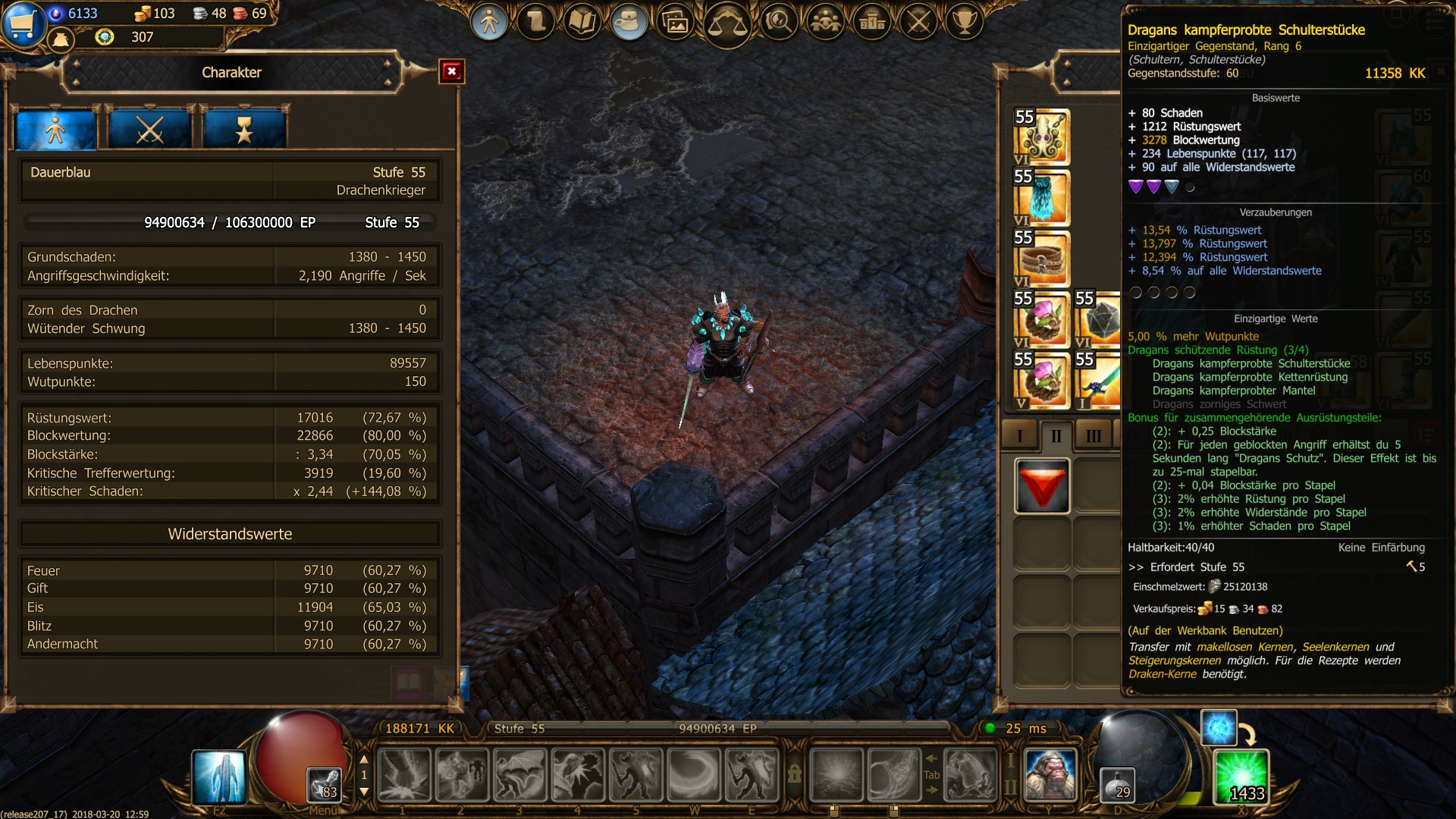Viewport: 1456px width, 819px height.
Task: Activate the green burst skill showing 1433
Action: pos(1241,777)
